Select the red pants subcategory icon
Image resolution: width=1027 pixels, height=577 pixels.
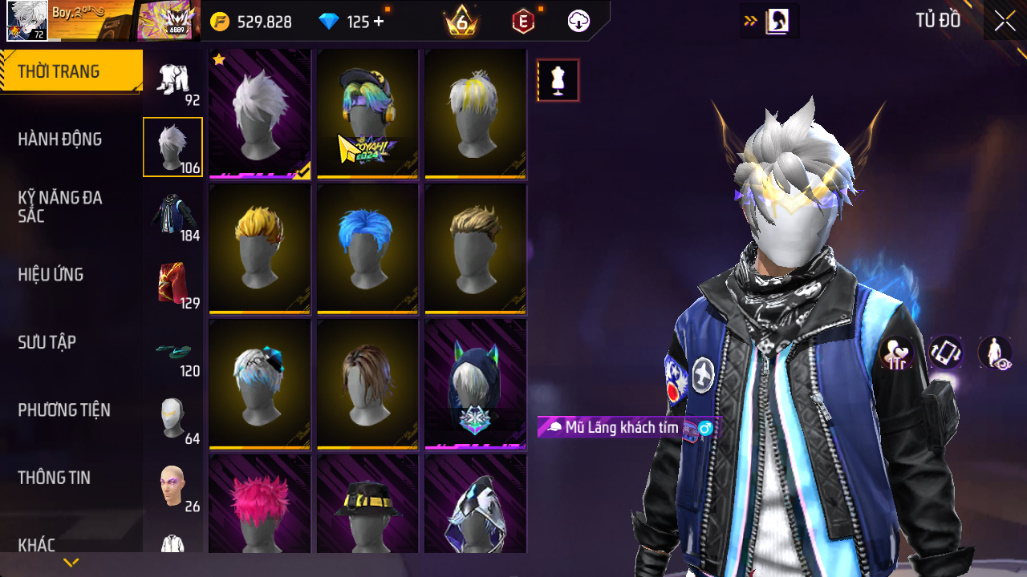coord(173,283)
